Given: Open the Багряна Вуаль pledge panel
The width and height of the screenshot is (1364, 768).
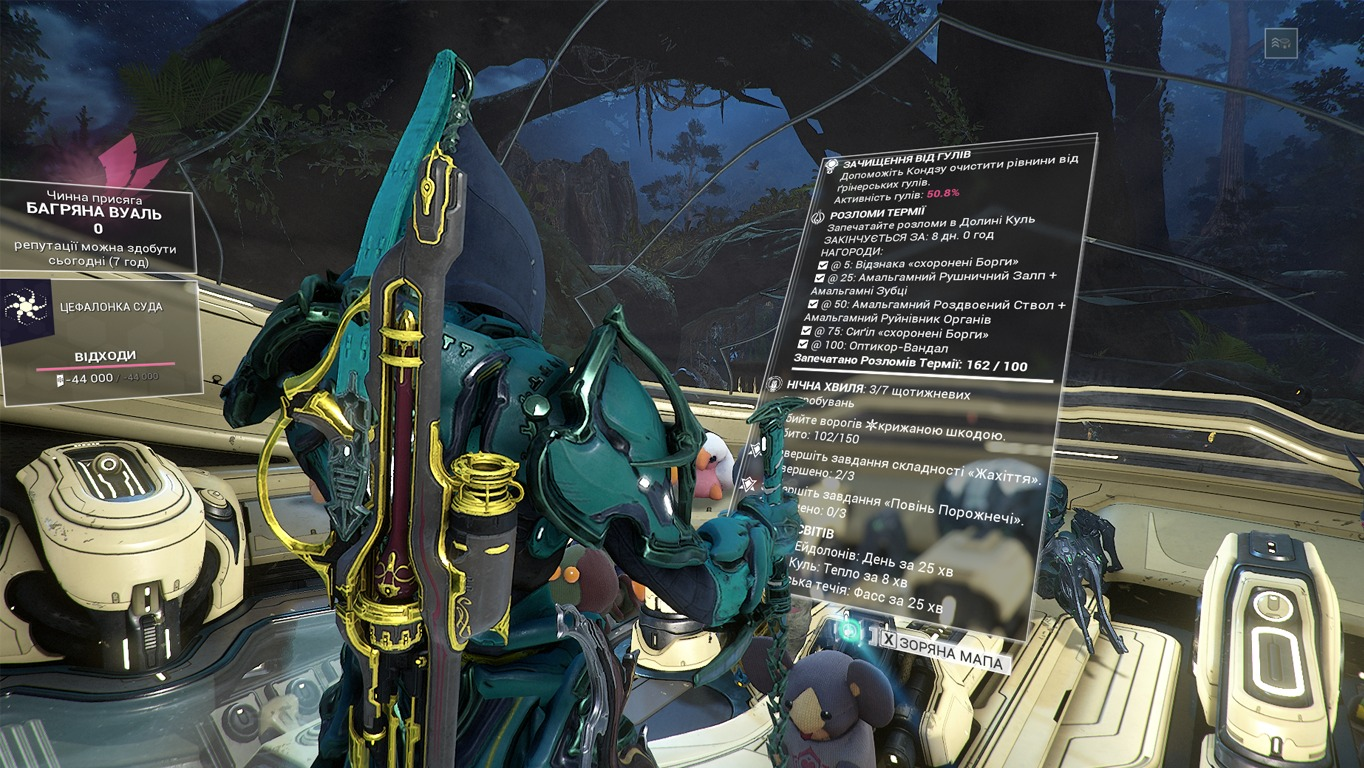Looking at the screenshot, I should tap(98, 226).
